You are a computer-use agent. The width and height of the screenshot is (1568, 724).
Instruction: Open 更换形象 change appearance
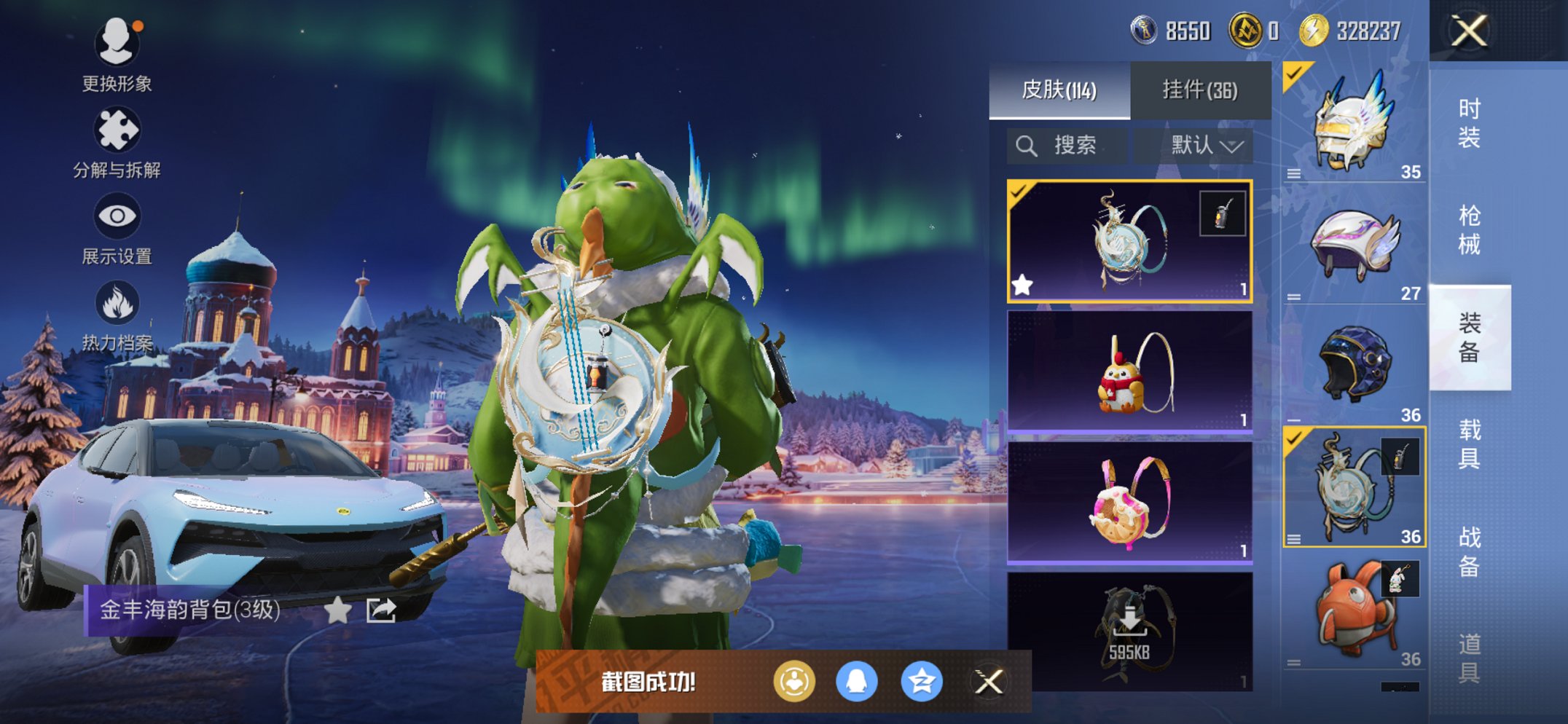coord(117,55)
